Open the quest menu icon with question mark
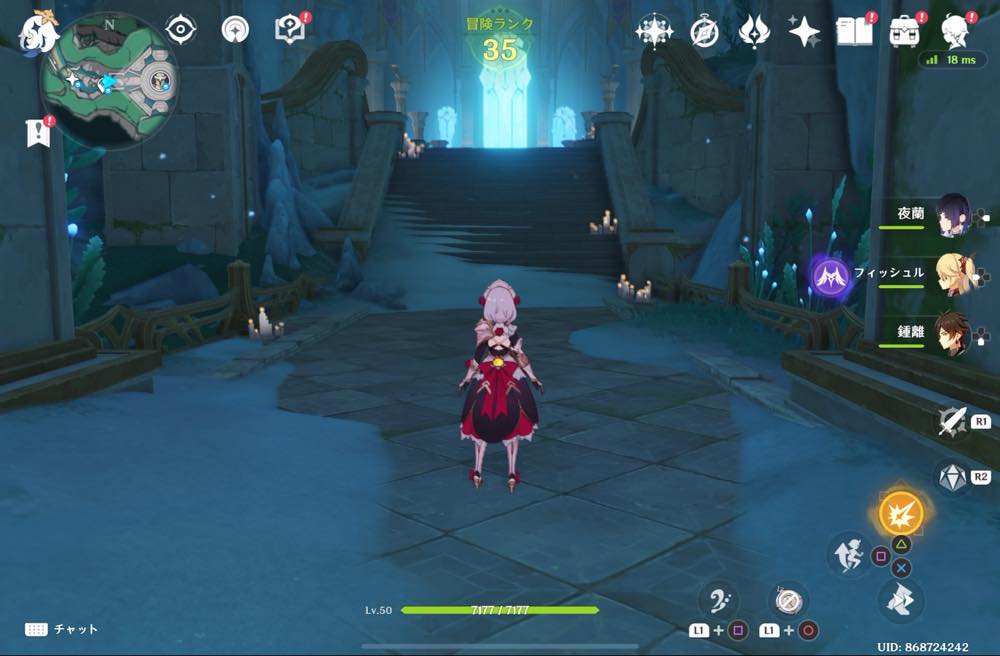 pos(289,30)
